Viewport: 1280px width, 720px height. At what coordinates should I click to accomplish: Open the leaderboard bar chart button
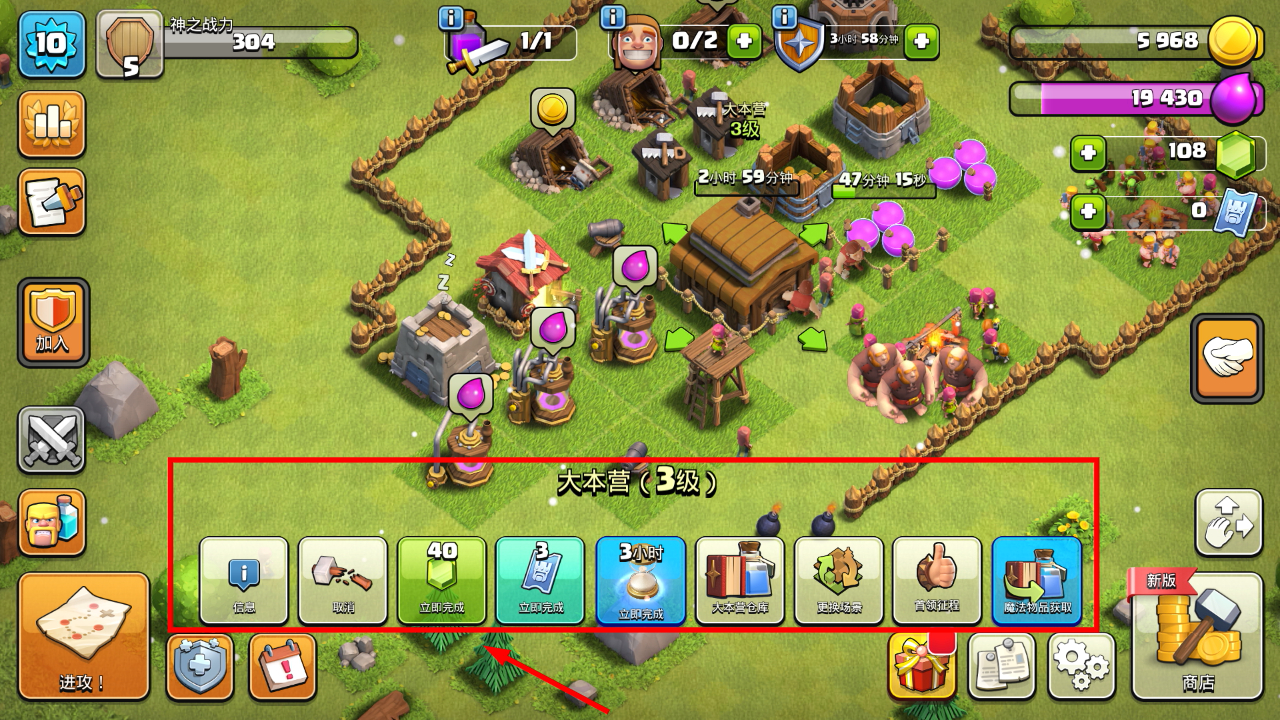point(52,125)
